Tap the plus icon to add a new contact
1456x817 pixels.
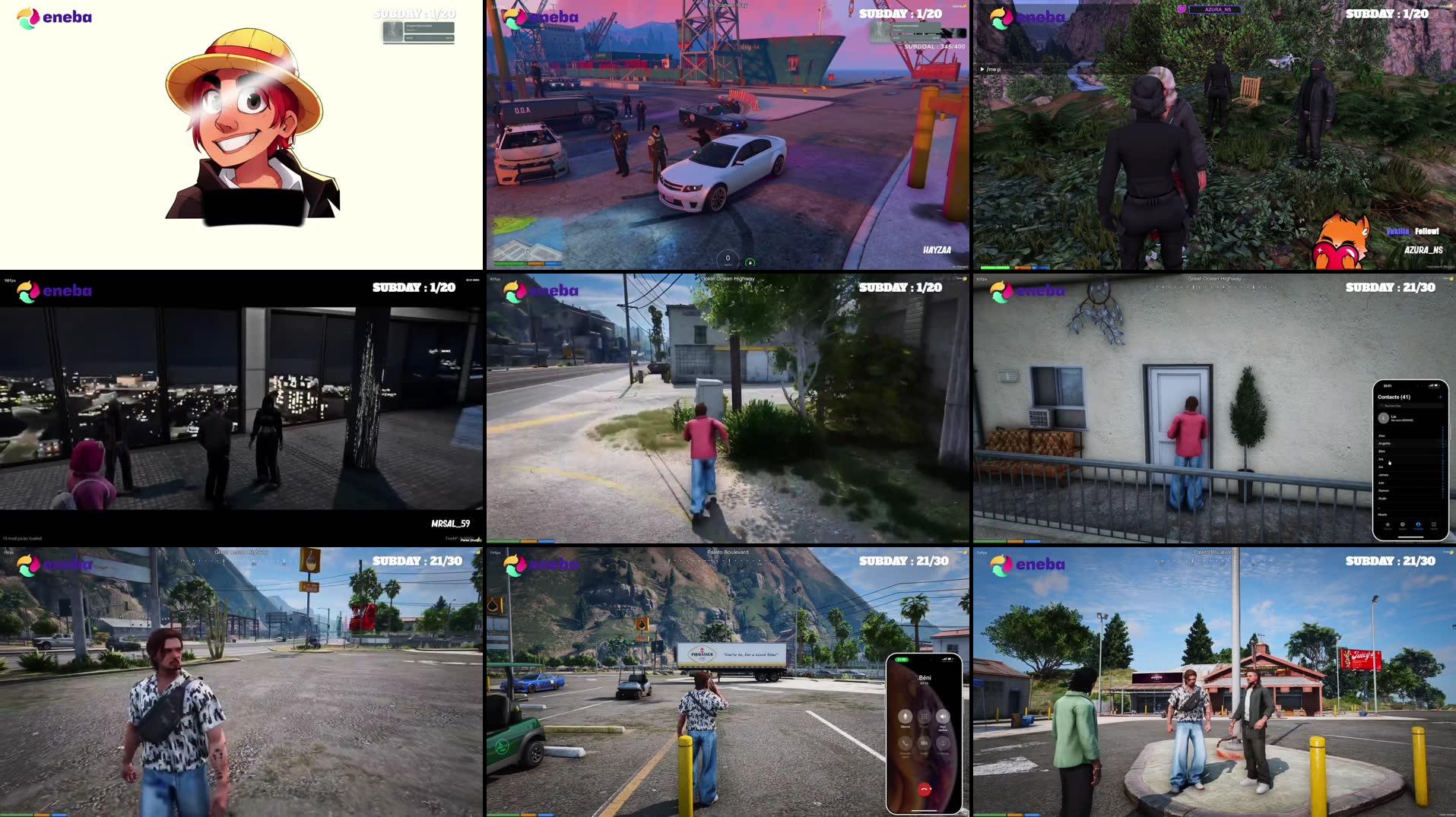pyautogui.click(x=1440, y=397)
